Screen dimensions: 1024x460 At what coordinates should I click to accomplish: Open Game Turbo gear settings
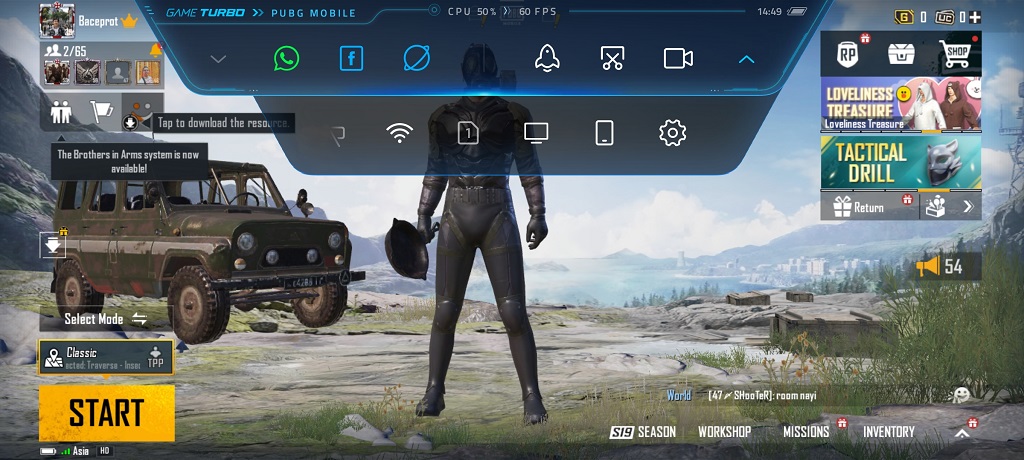point(672,132)
